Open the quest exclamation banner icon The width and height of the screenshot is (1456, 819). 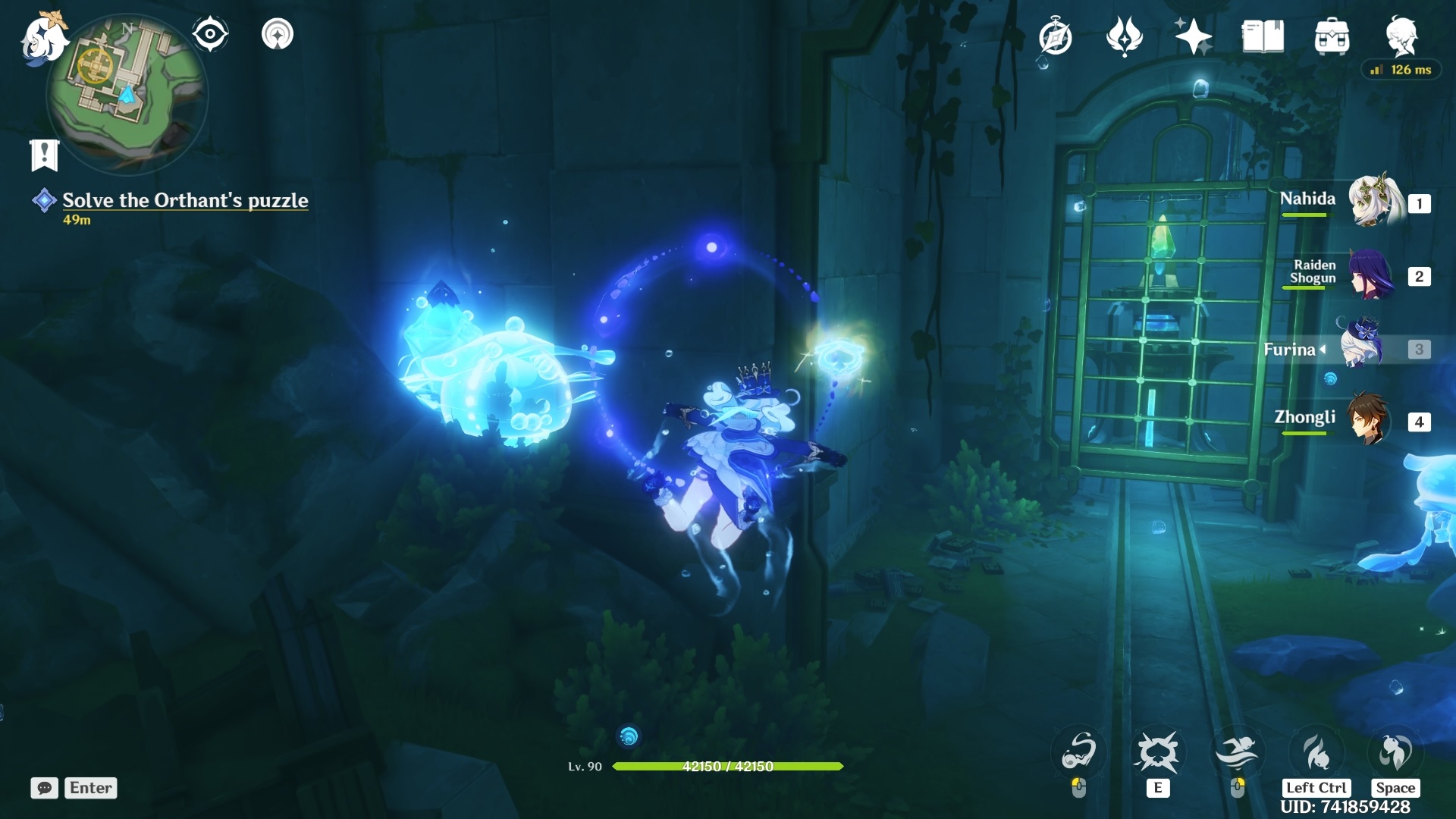(x=44, y=155)
